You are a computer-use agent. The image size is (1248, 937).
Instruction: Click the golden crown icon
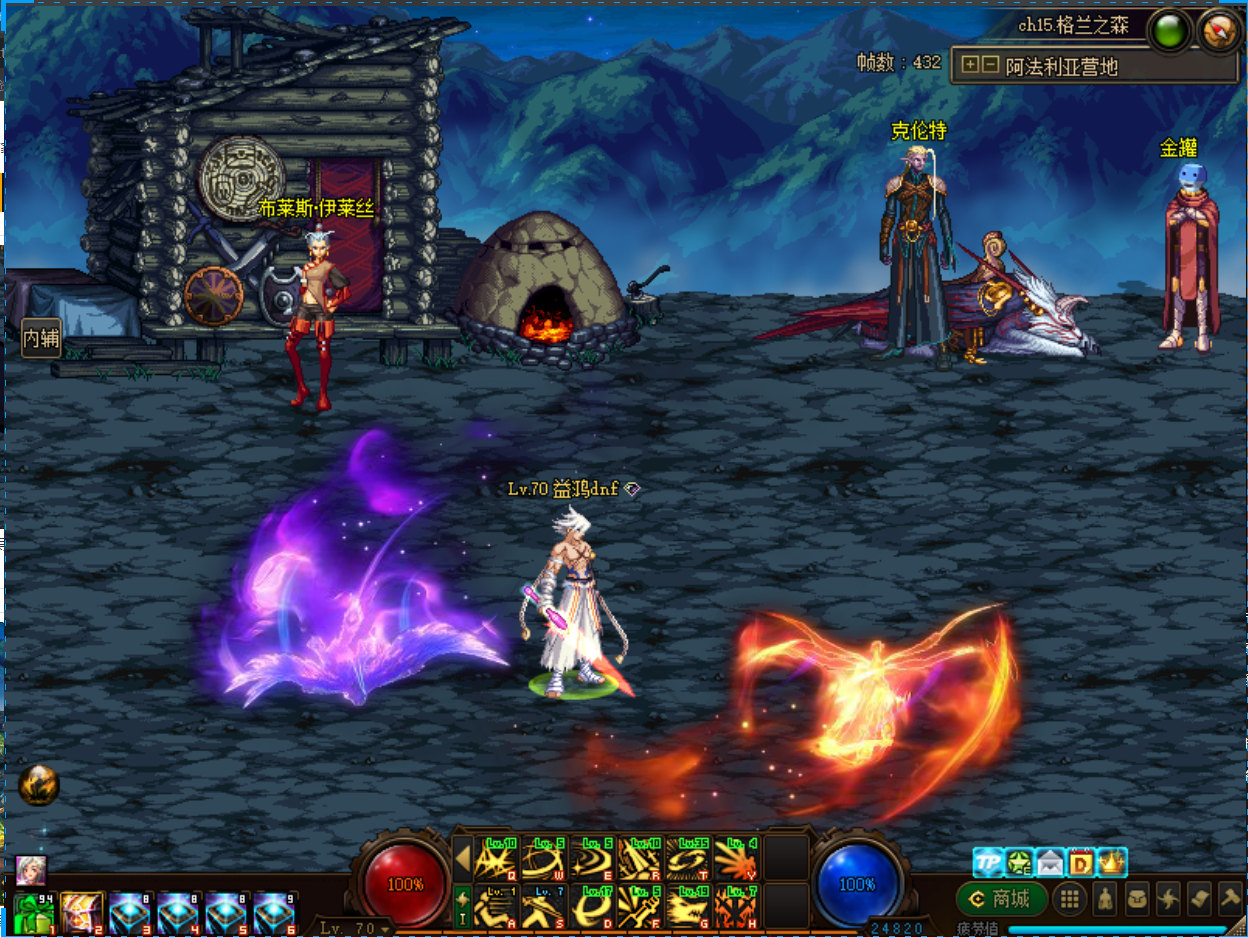pyautogui.click(x=1112, y=862)
